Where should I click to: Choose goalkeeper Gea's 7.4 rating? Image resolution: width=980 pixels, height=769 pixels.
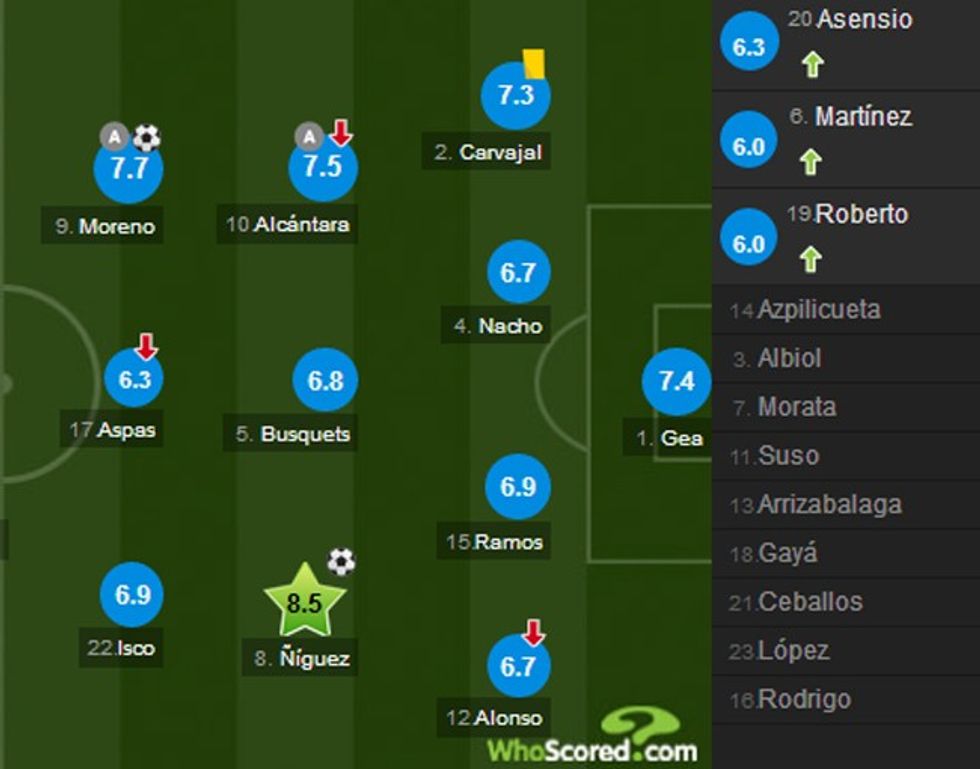click(676, 381)
